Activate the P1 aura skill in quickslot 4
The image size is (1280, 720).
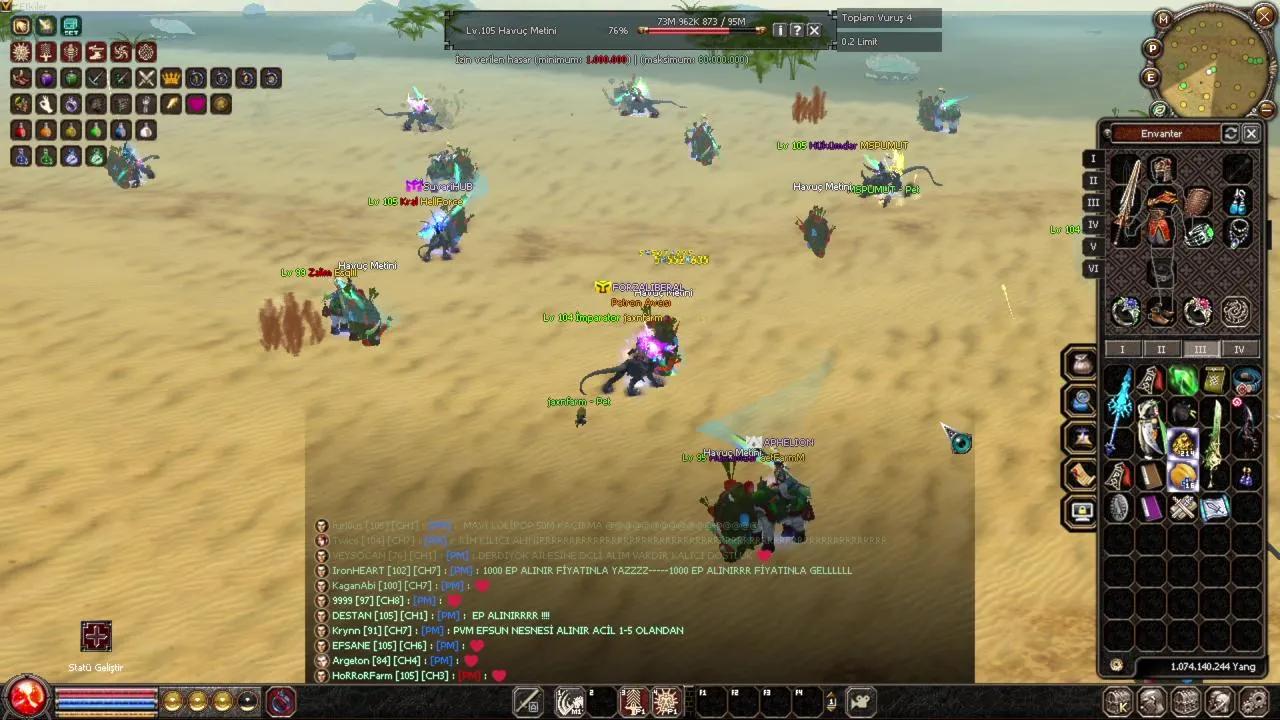coord(664,701)
